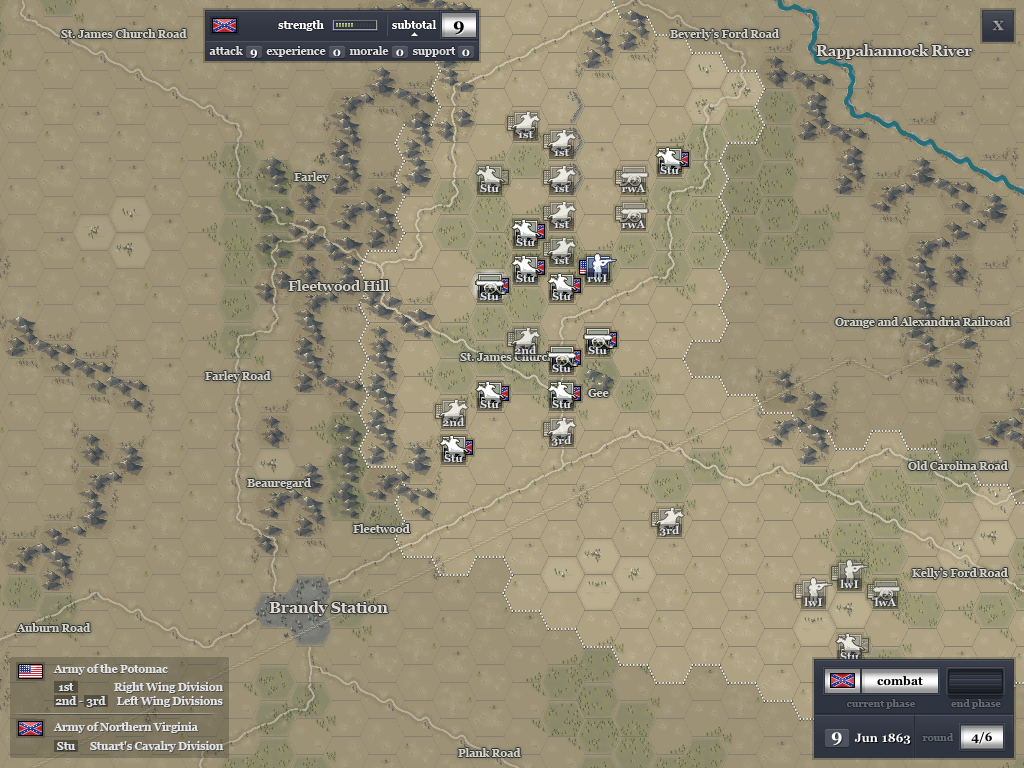Select the lwA artillery unit

(884, 594)
